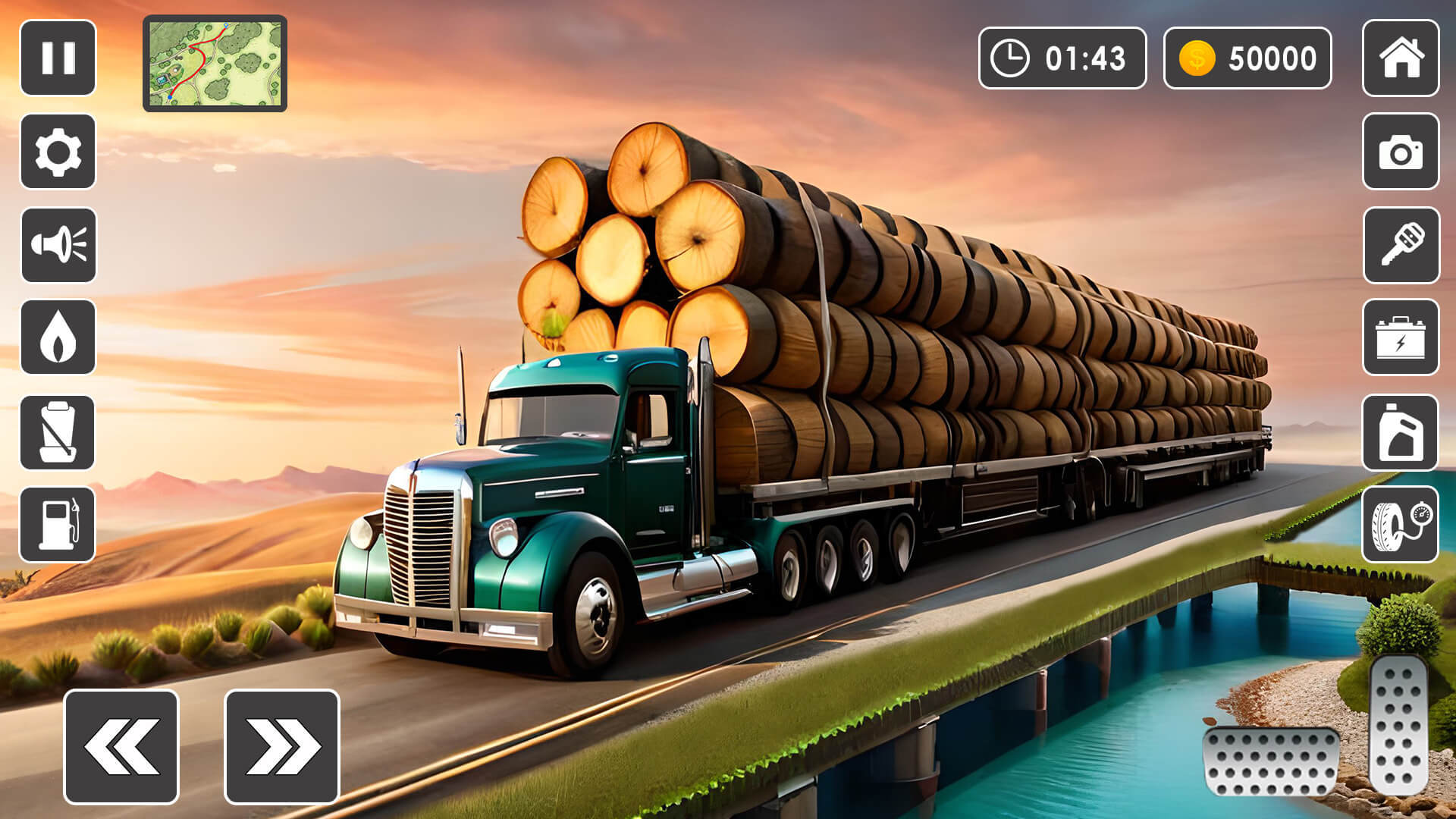Open the settings gear
Image resolution: width=1456 pixels, height=819 pixels.
pos(57,149)
